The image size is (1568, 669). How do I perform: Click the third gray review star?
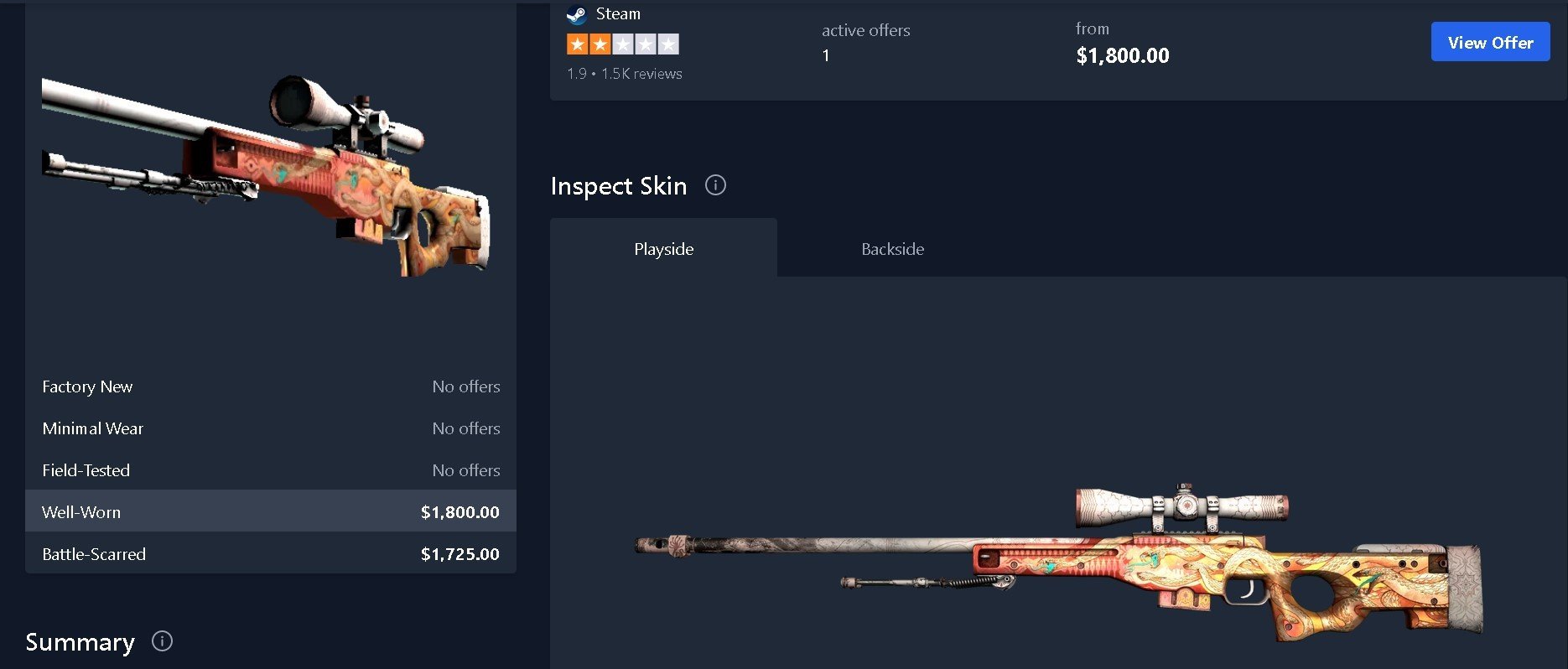tap(622, 43)
